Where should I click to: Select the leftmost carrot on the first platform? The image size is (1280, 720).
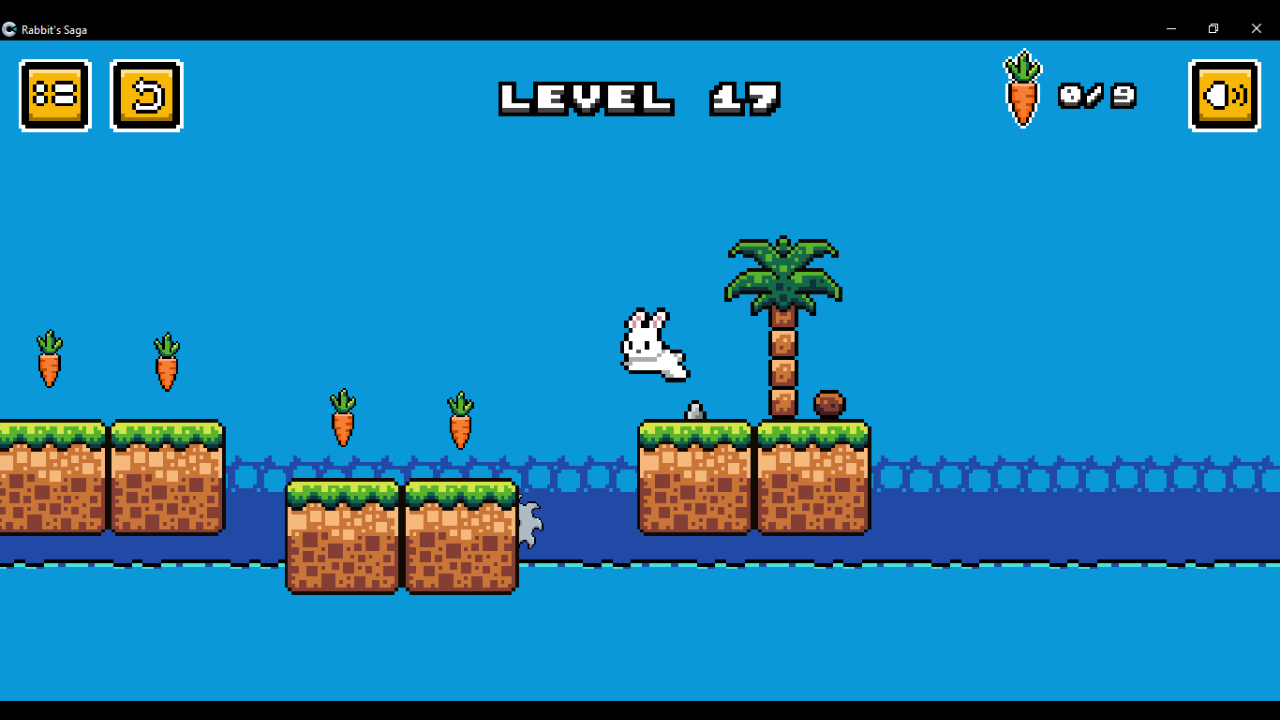[x=48, y=362]
